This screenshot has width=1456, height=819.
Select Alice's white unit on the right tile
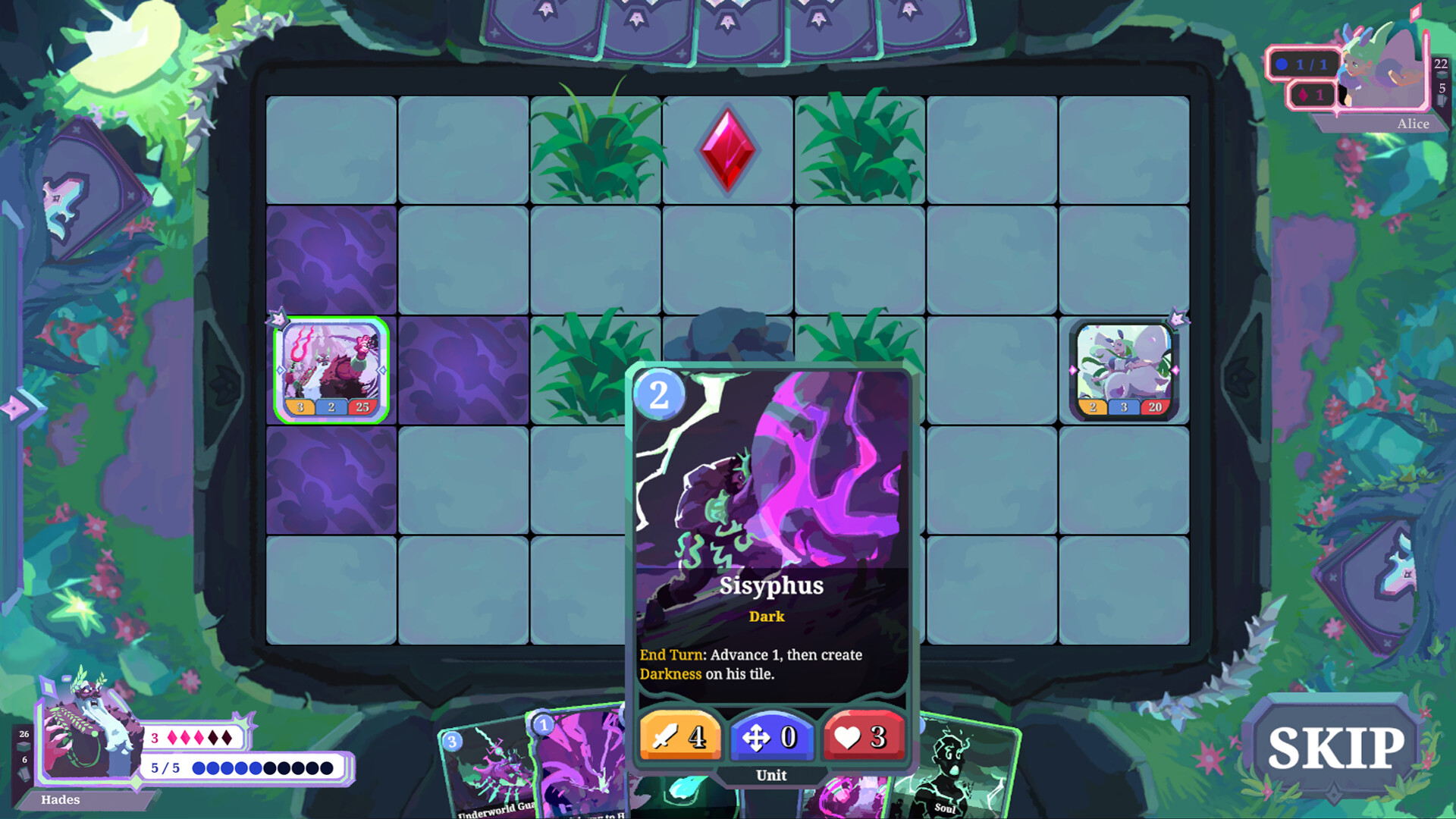pos(1125,368)
